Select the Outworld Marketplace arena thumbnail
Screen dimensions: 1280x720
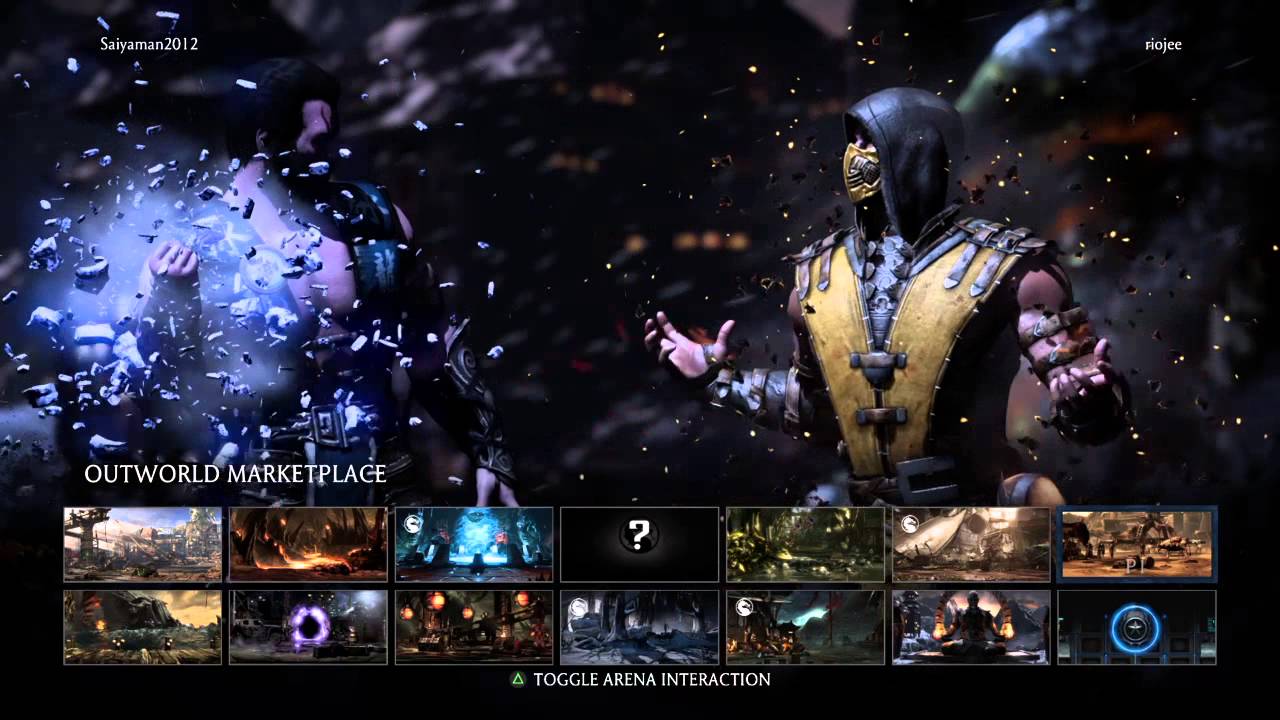(x=1137, y=545)
